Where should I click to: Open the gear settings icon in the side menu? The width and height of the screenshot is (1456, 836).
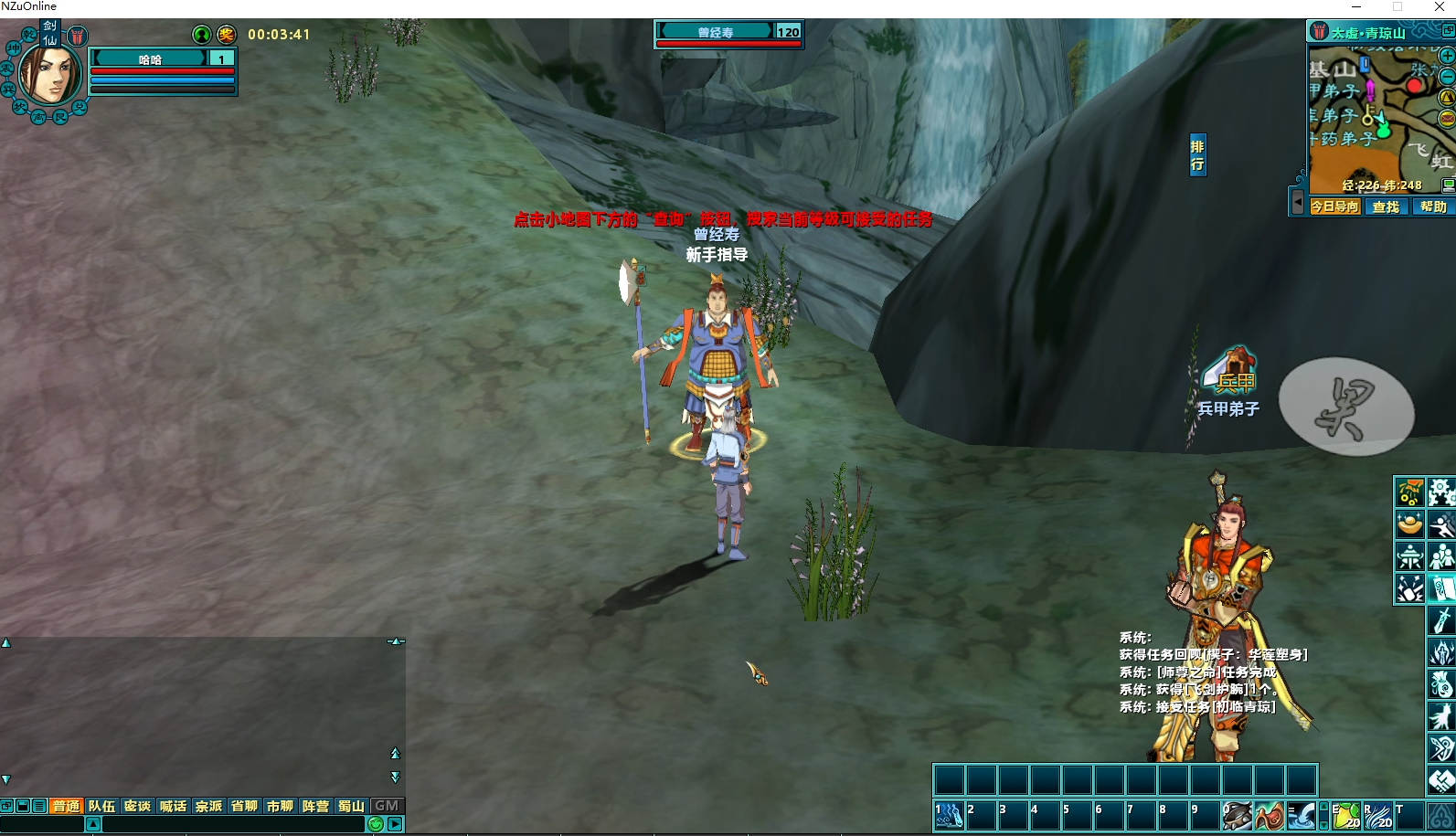1441,492
